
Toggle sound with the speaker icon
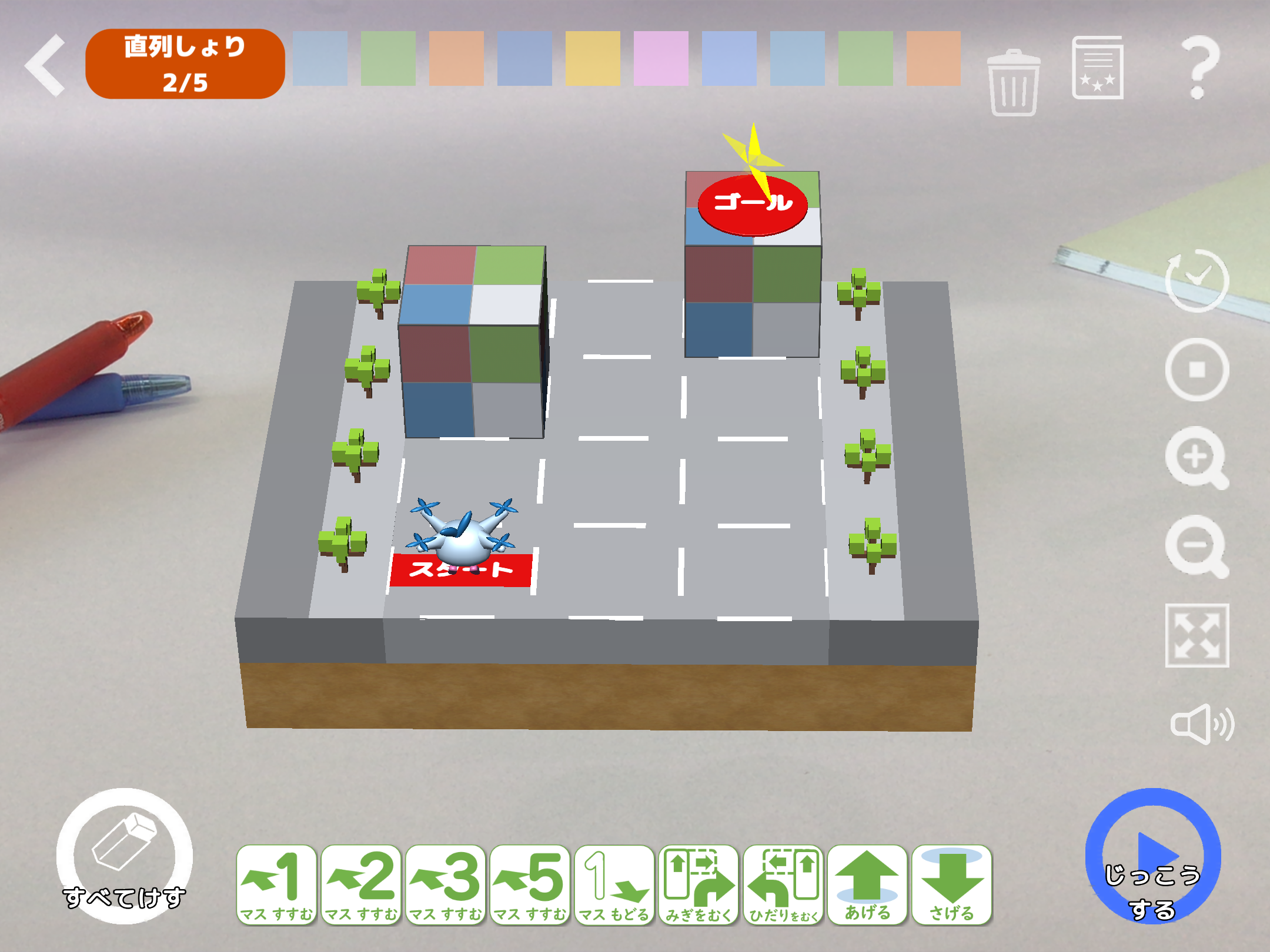pyautogui.click(x=1201, y=724)
